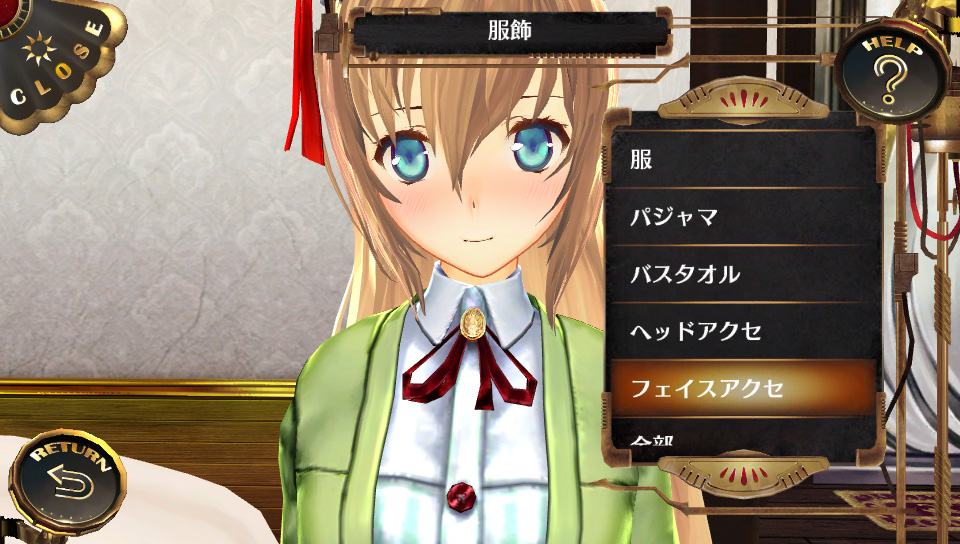Select the 服 clothing entry
Screen dimensions: 960x544
(x=741, y=159)
